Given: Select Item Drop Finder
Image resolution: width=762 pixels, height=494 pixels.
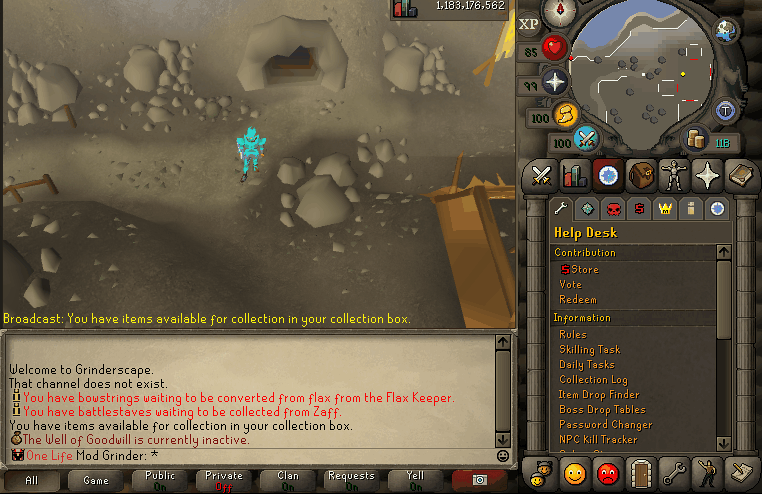Looking at the screenshot, I should click(x=599, y=394).
